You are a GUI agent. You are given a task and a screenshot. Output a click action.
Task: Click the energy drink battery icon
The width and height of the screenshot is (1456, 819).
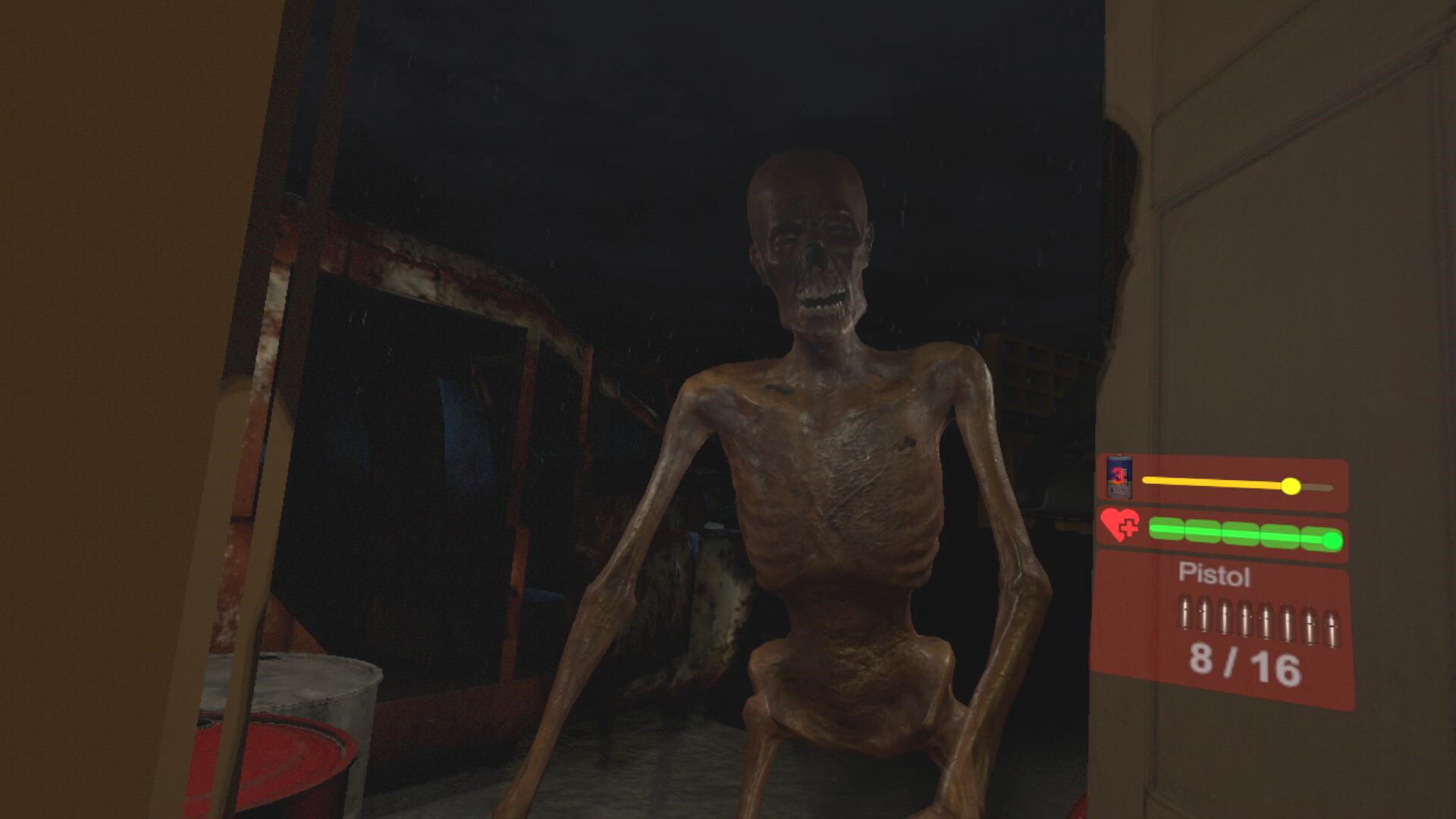tap(1120, 475)
